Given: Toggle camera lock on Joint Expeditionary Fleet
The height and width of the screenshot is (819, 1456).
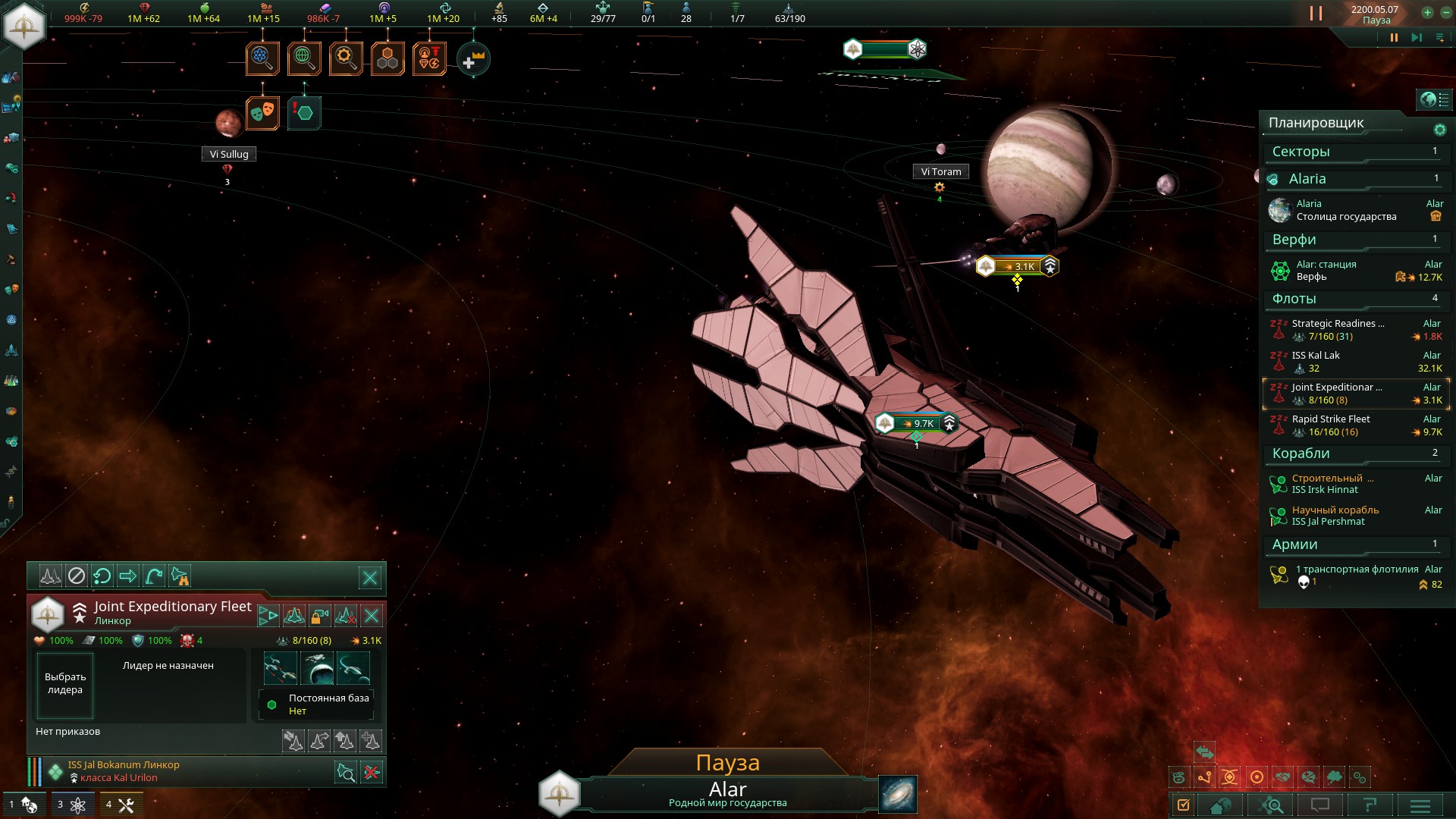Looking at the screenshot, I should pos(320,616).
